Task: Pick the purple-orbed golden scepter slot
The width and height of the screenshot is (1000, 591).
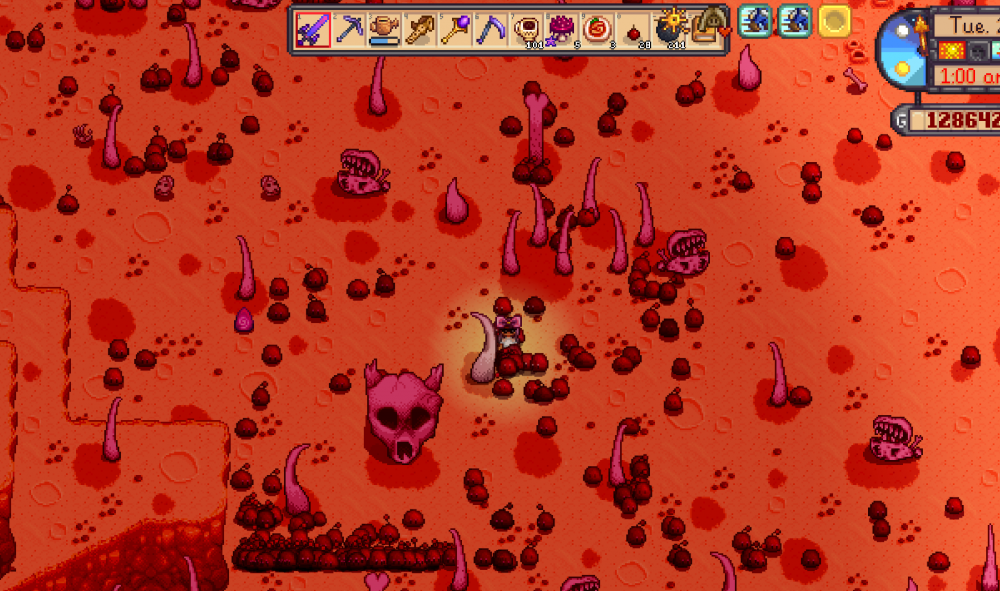Action: 456,29
